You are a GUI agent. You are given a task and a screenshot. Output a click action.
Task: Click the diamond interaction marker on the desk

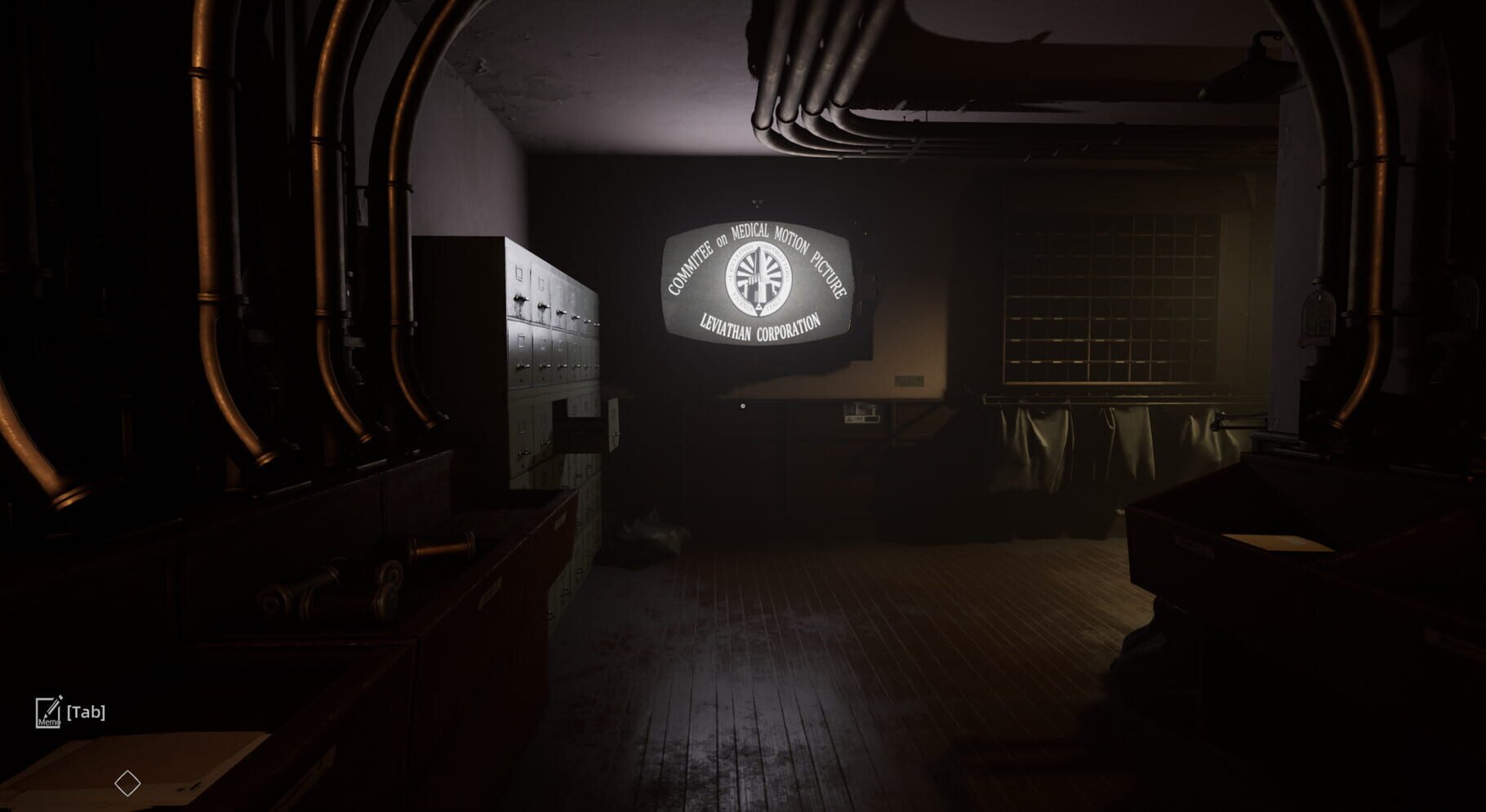(127, 782)
